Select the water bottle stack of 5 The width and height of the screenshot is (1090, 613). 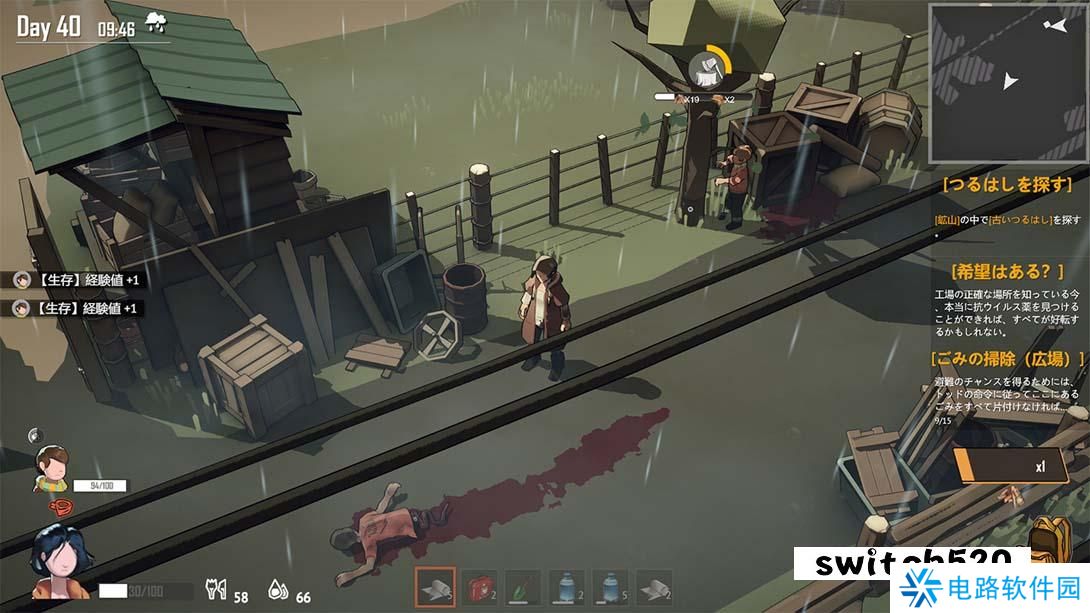pos(611,588)
